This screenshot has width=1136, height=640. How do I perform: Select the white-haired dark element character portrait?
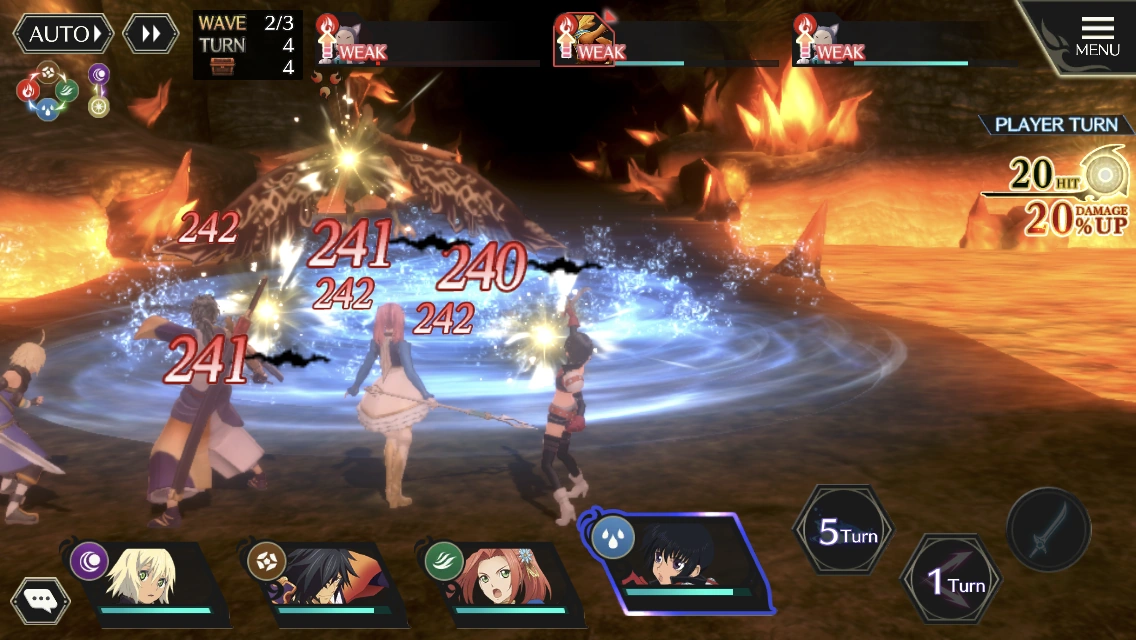[x=150, y=583]
